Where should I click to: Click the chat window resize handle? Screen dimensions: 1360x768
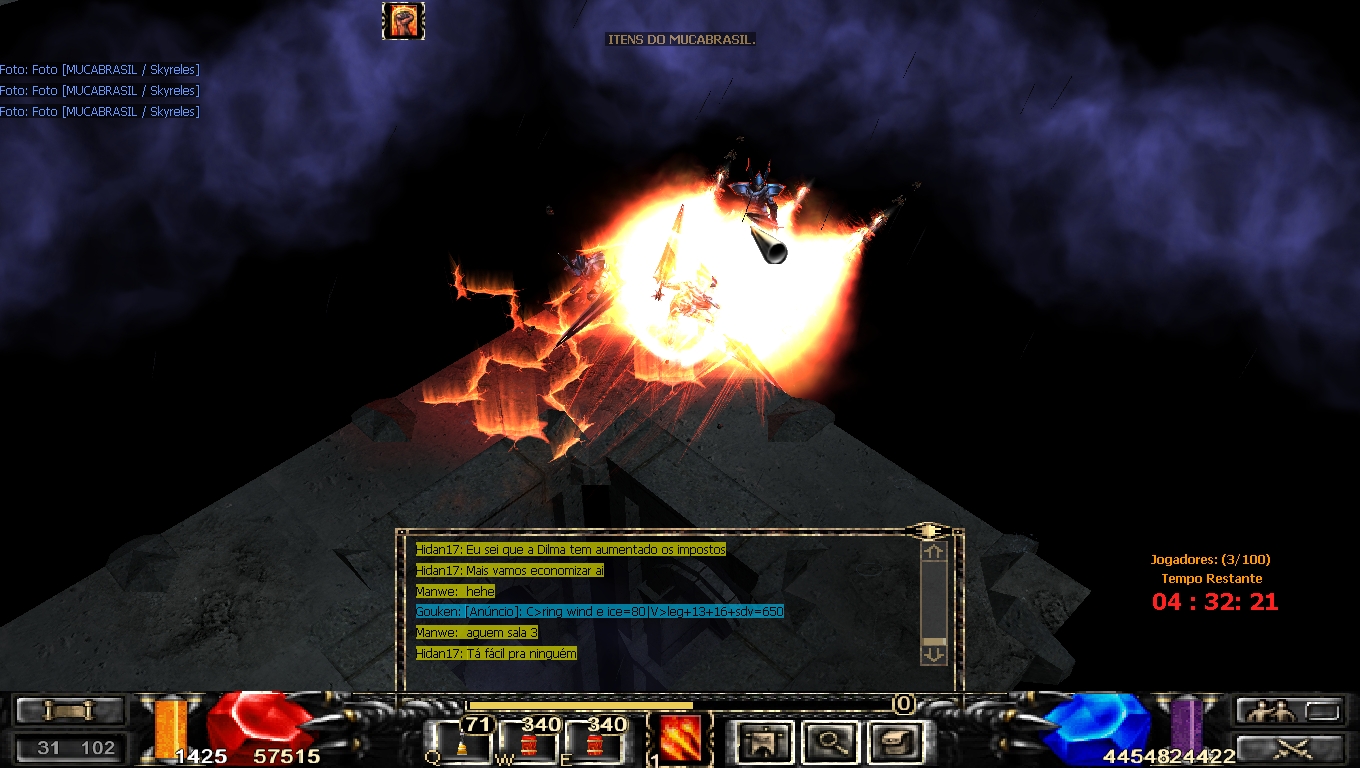click(x=928, y=530)
